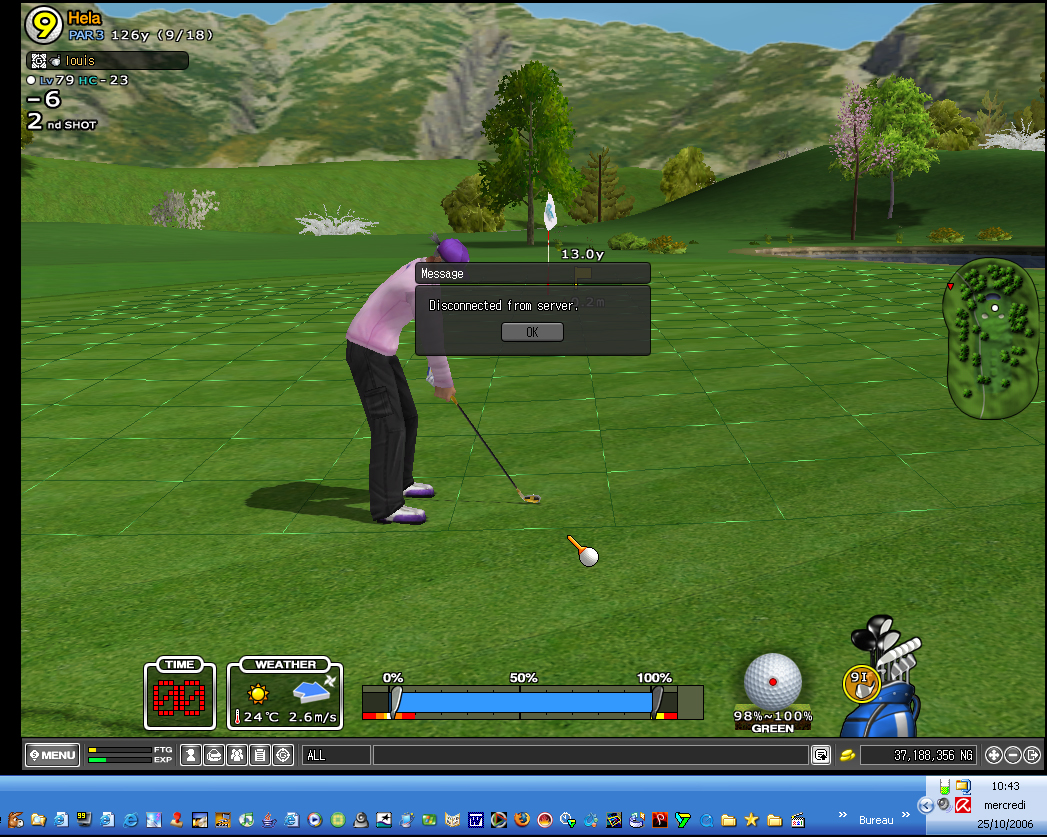Click the course minimap
This screenshot has height=837, width=1047.
pyautogui.click(x=991, y=338)
